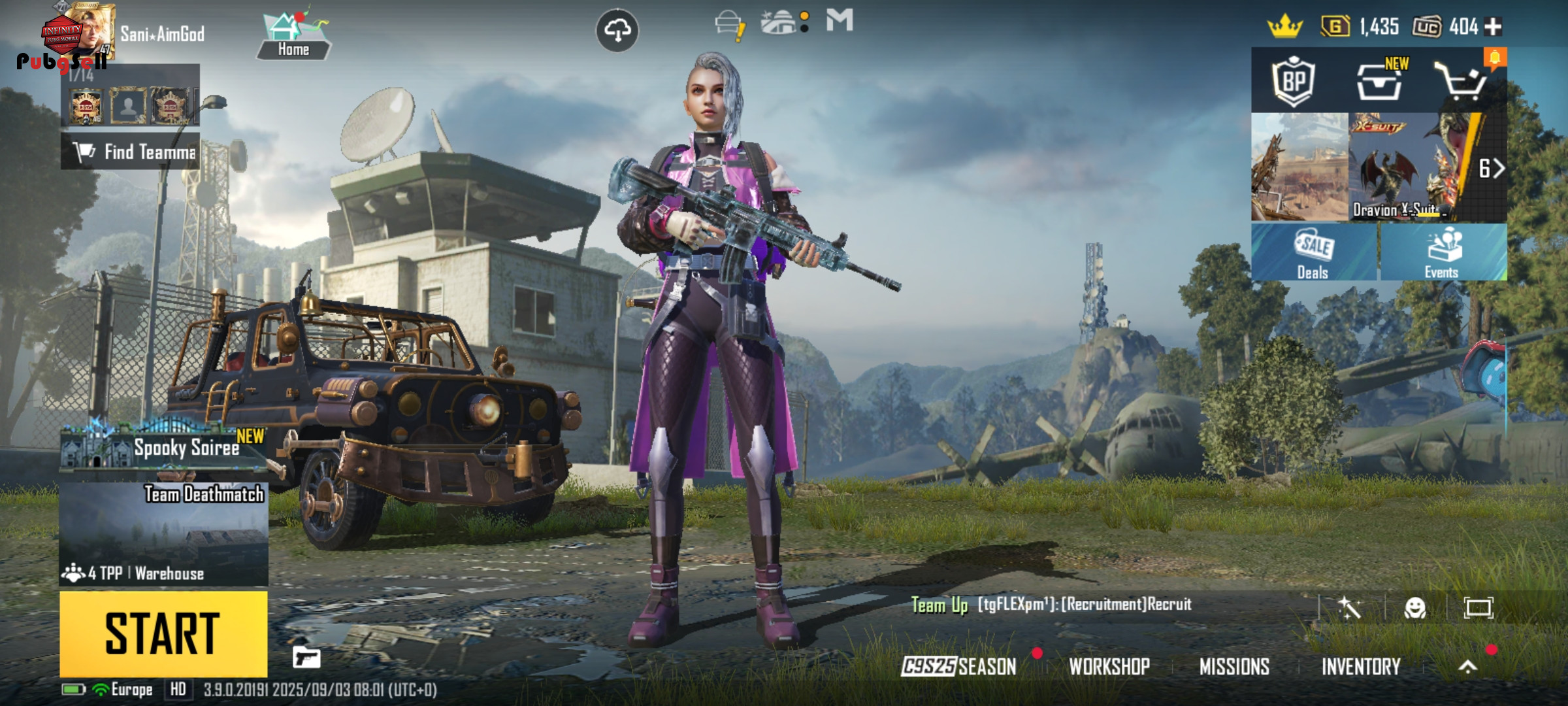
Task: Open the Events panel
Action: point(1443,253)
